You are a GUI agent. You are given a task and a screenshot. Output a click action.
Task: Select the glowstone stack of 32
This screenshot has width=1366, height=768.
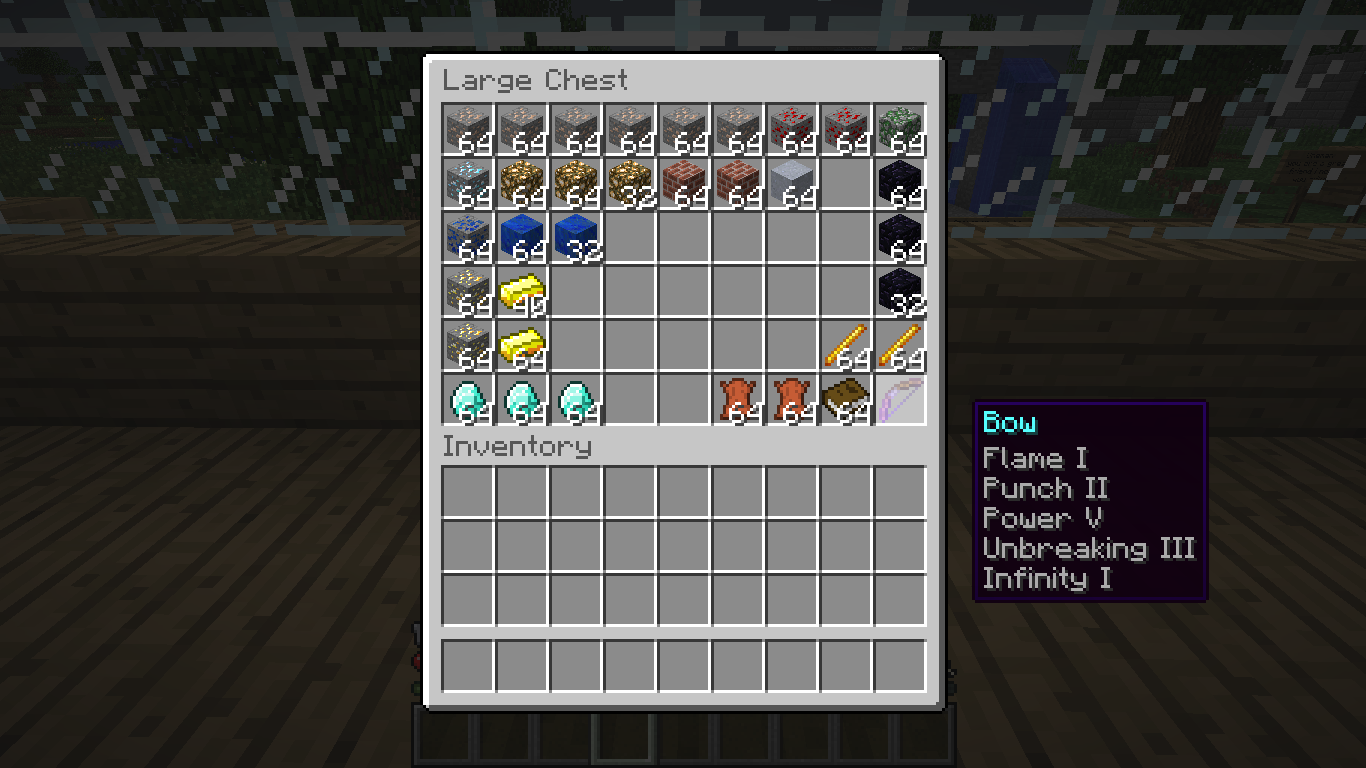tap(630, 184)
